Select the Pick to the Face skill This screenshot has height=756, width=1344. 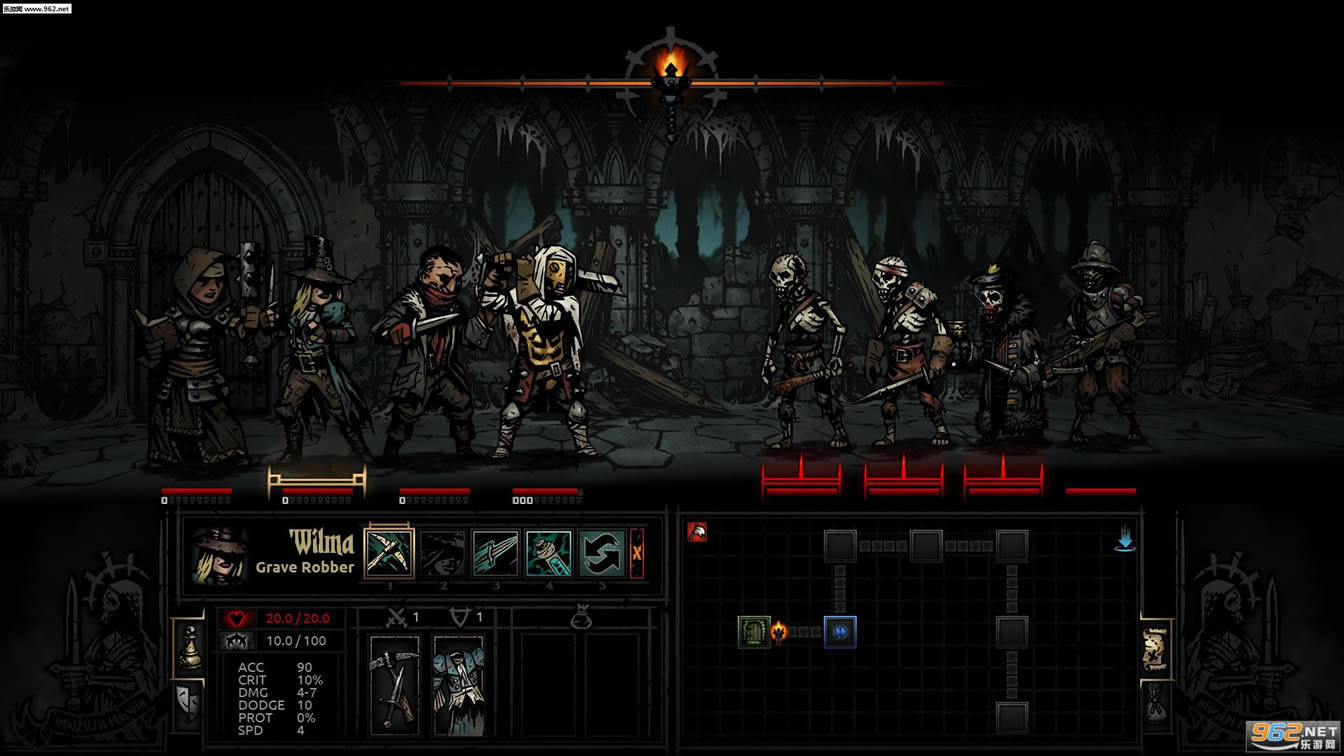[x=389, y=553]
